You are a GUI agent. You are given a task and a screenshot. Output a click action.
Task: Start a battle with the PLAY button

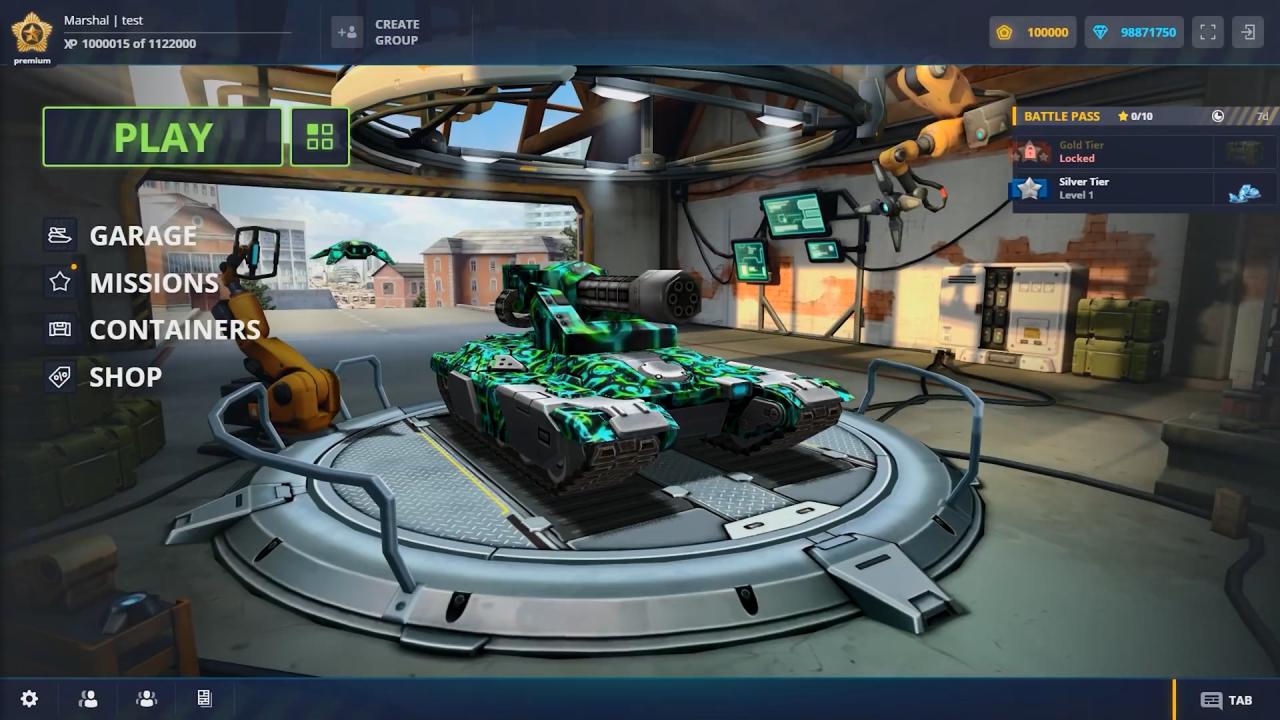tap(163, 137)
